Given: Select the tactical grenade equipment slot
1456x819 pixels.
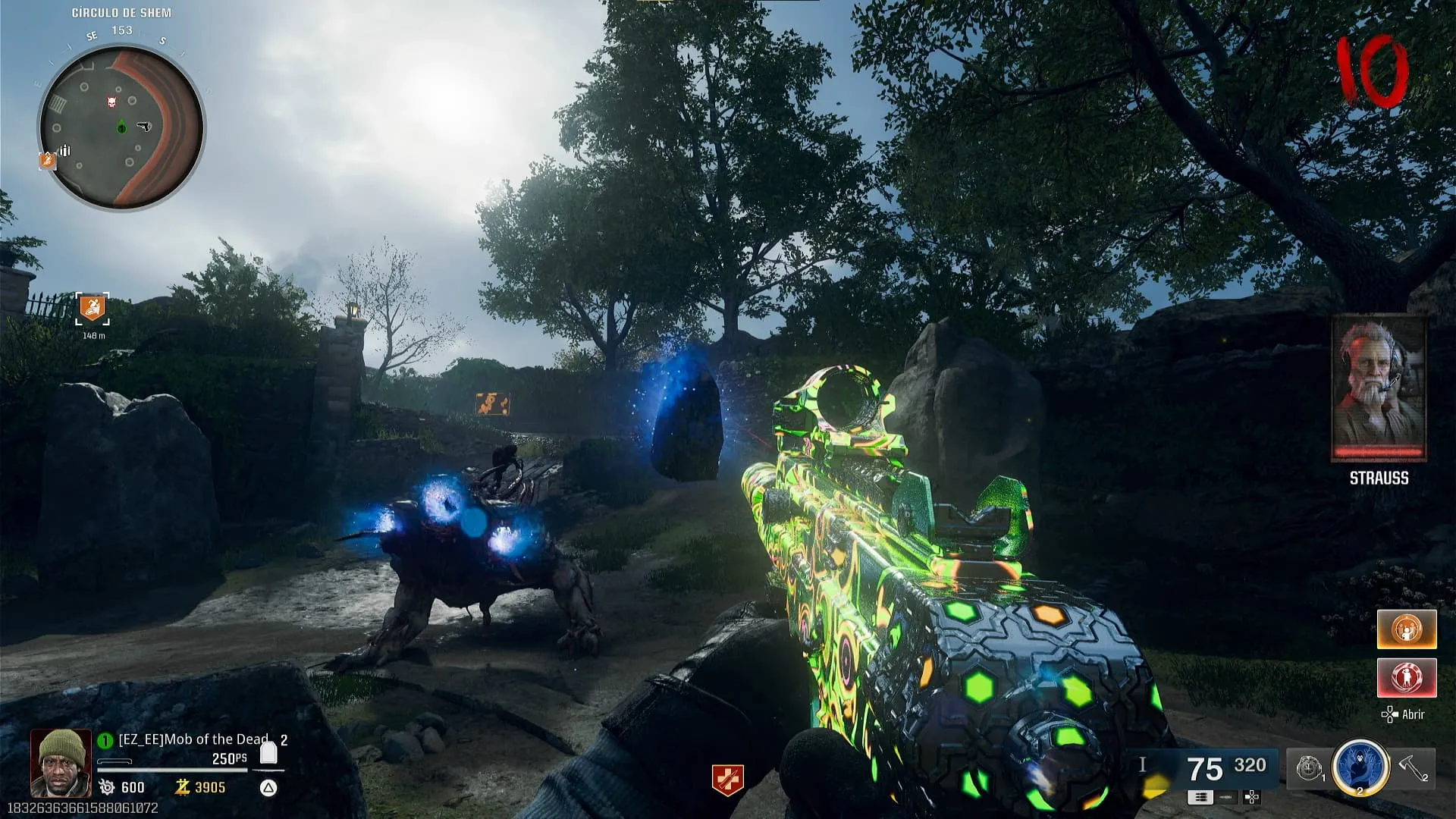Looking at the screenshot, I should (1309, 769).
